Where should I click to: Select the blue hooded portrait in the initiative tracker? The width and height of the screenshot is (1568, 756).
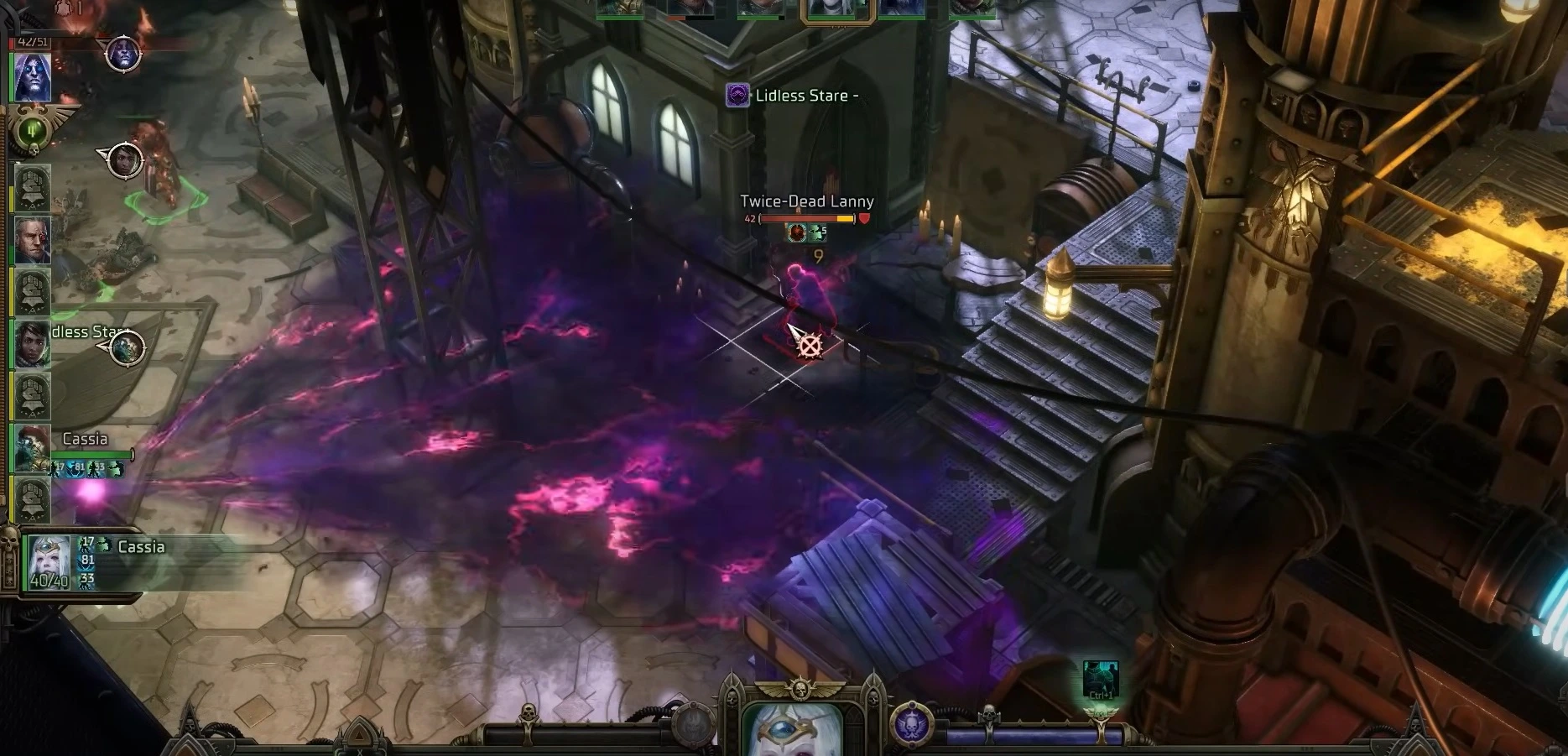[x=33, y=78]
